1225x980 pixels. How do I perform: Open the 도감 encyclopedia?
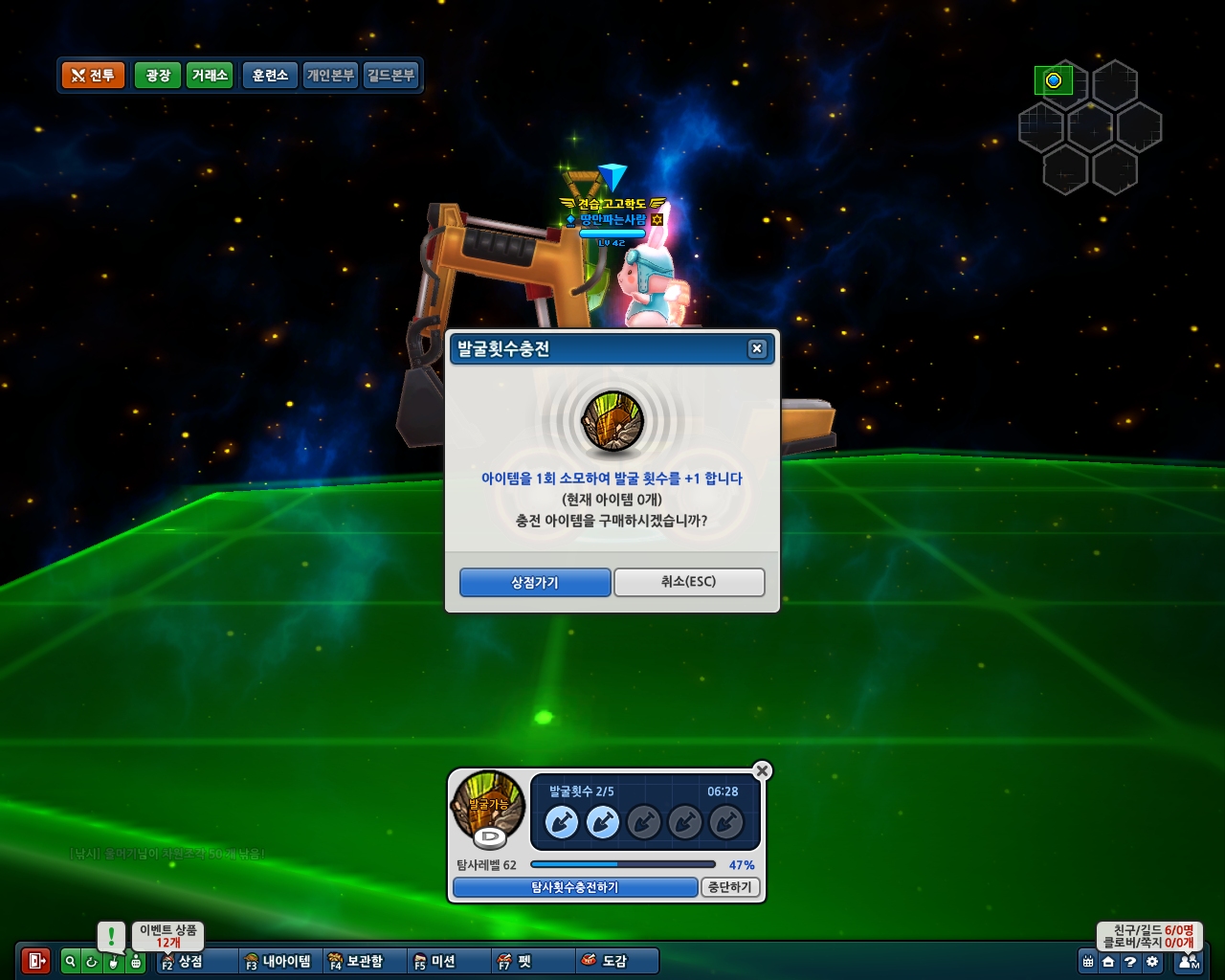pyautogui.click(x=605, y=961)
